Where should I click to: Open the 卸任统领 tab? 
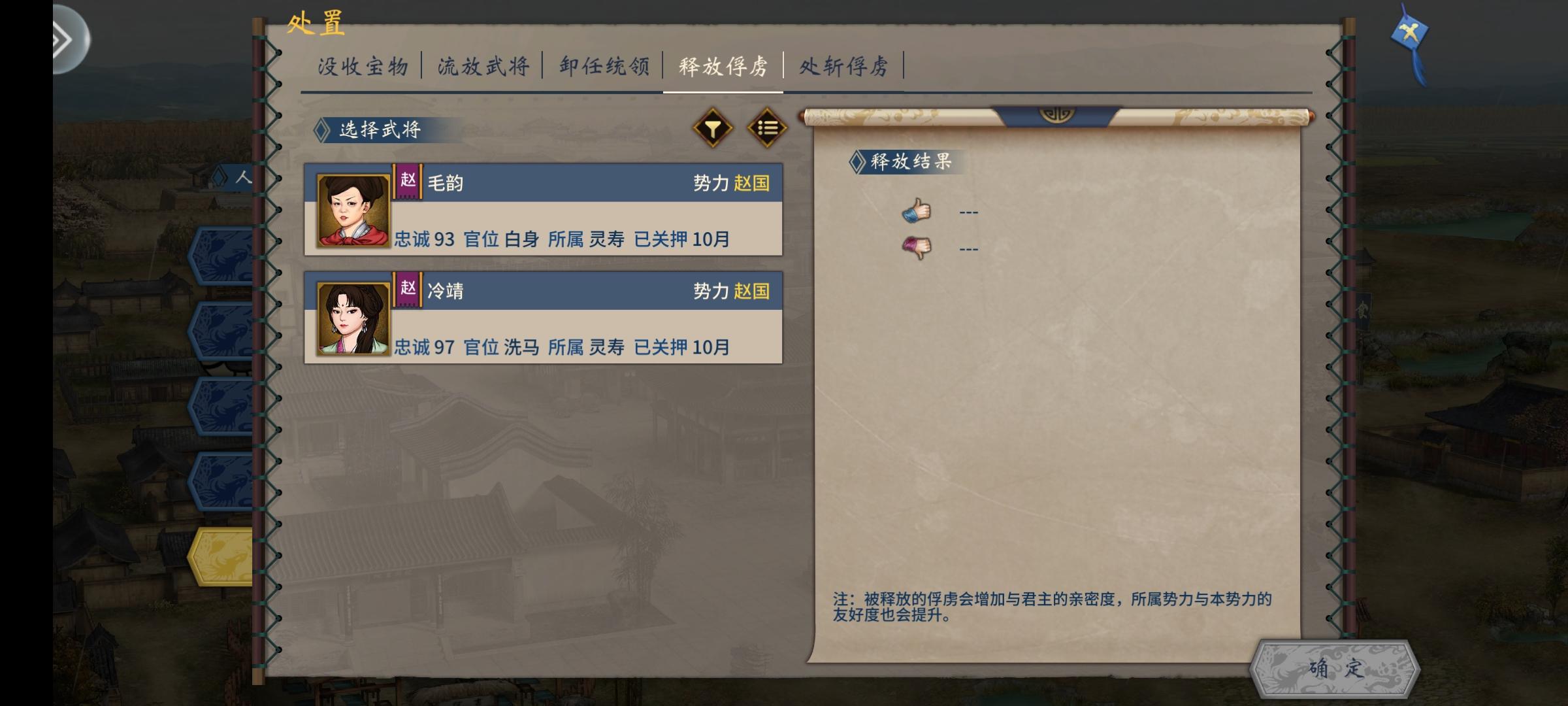(x=604, y=65)
